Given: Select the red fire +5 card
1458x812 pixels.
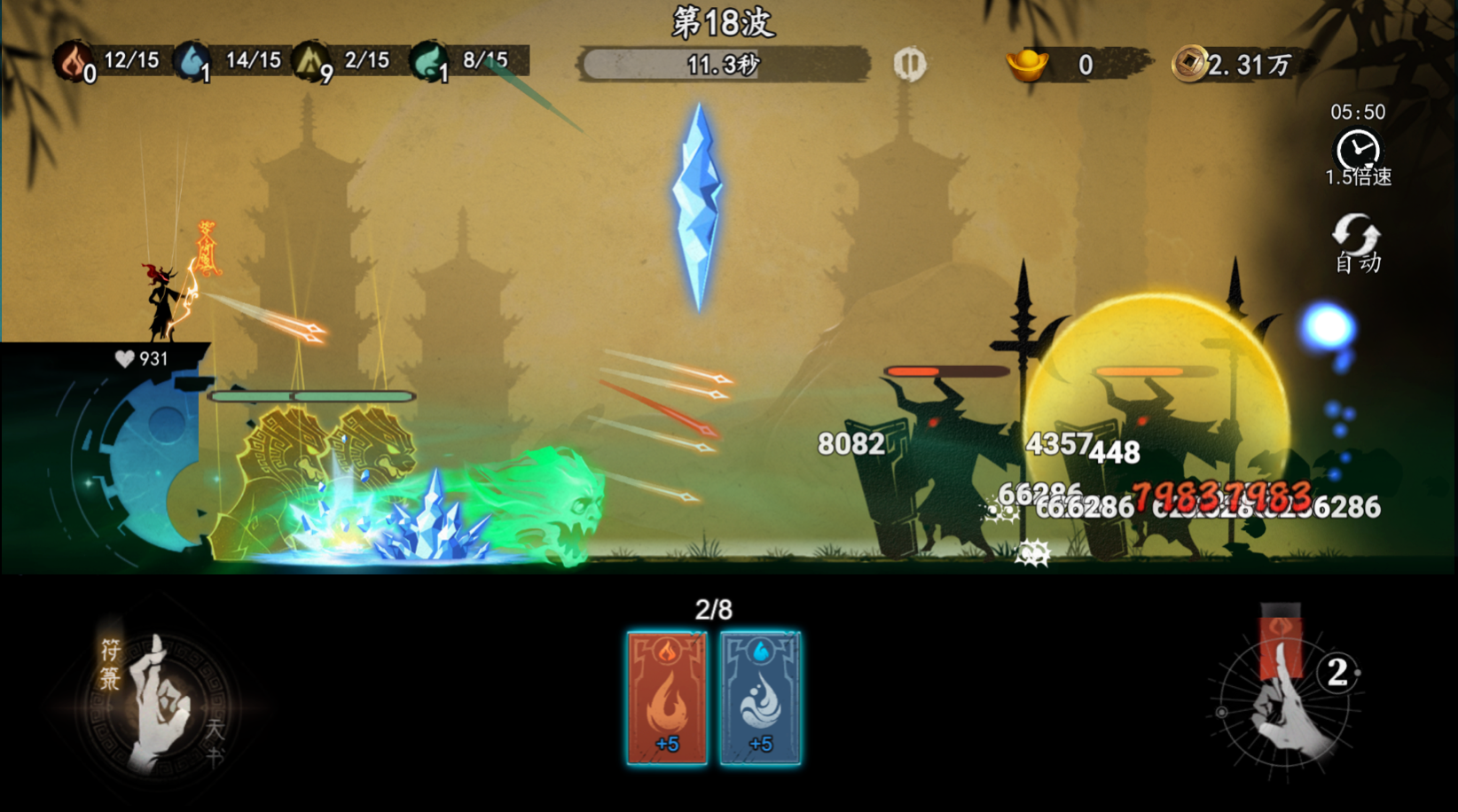Looking at the screenshot, I should click(667, 698).
